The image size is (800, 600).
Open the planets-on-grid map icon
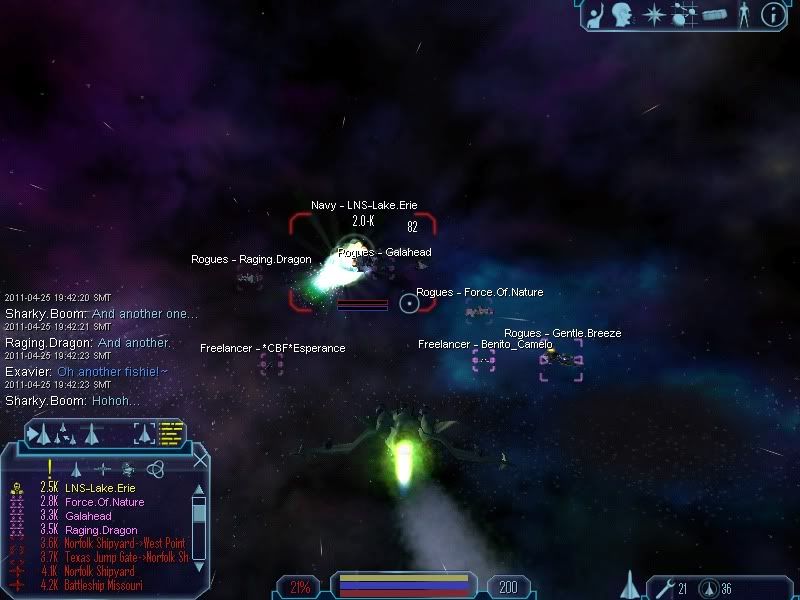(x=684, y=14)
